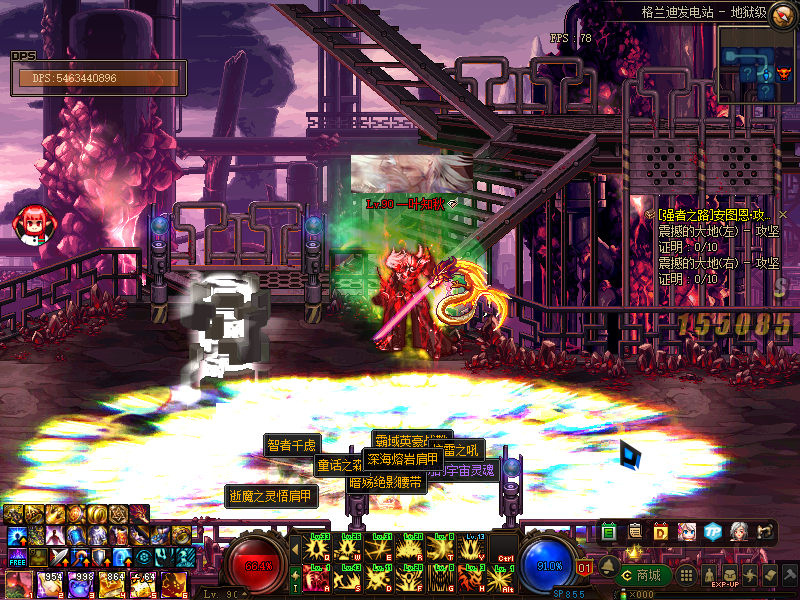
Task: Open the blue TP icon
Action: (x=712, y=531)
